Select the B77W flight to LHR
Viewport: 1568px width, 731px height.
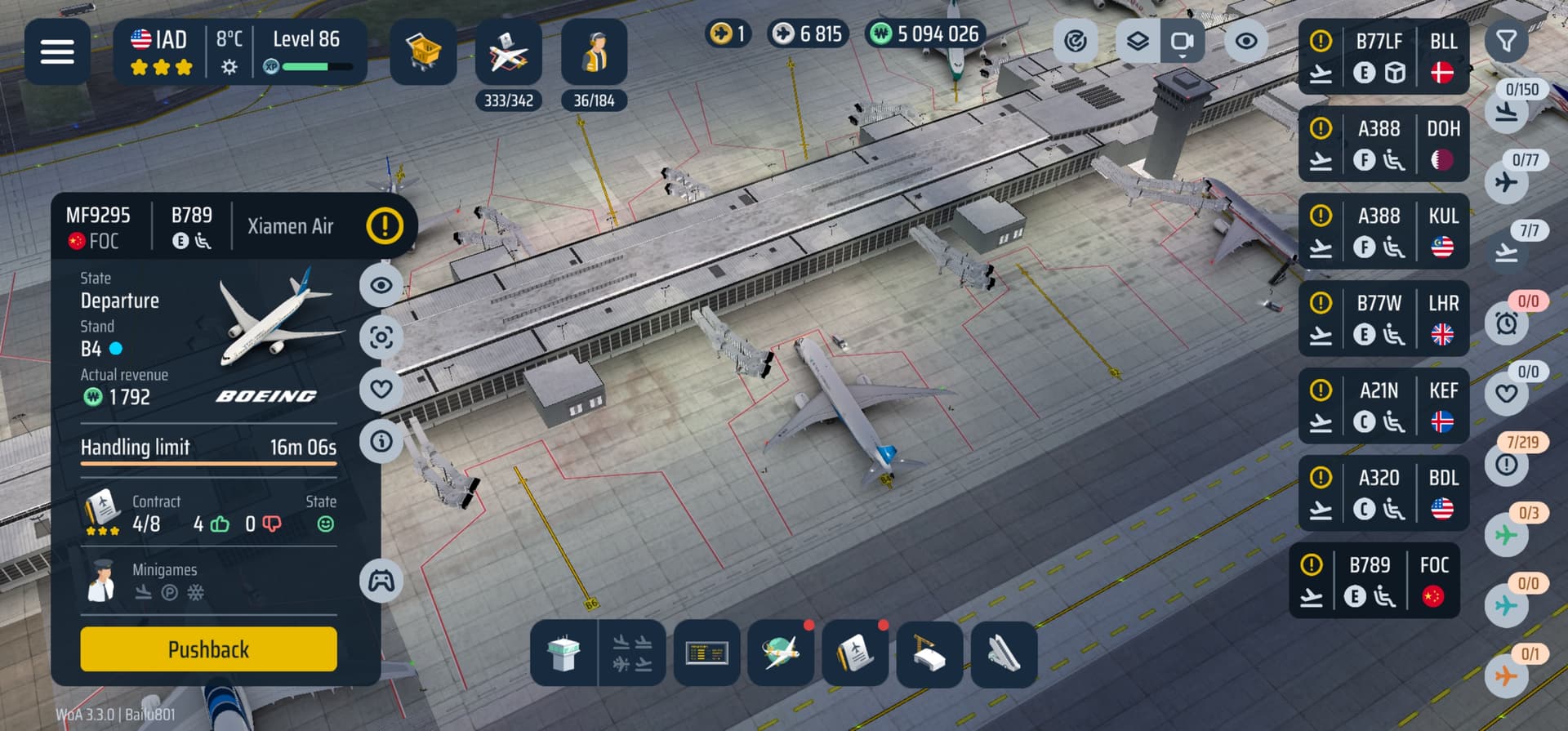tap(1383, 319)
